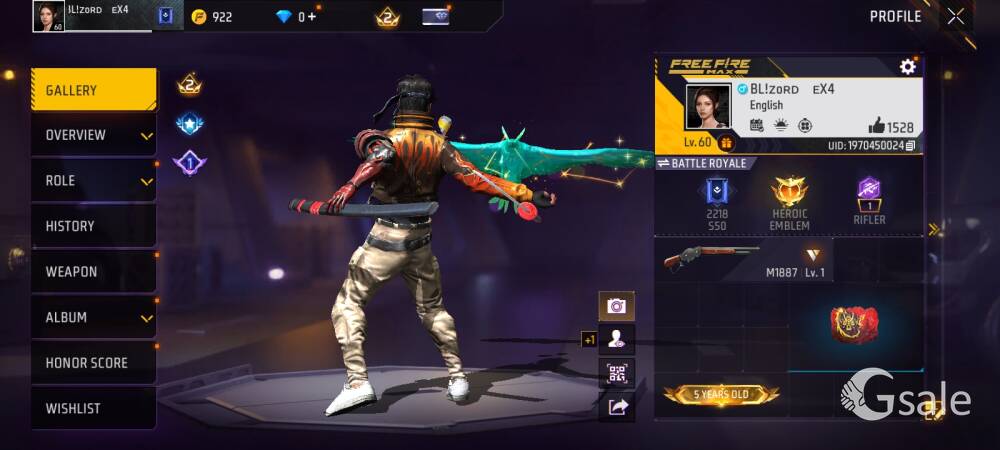Like the profile with thumbs-up icon
This screenshot has width=1000, height=450.
point(877,126)
